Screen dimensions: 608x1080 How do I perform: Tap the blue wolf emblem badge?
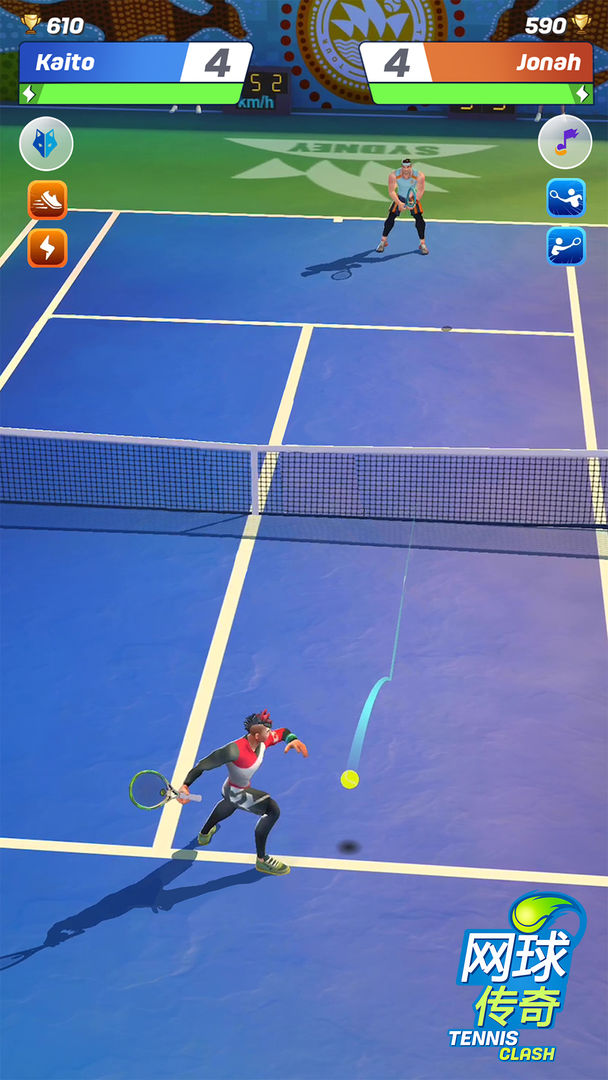(46, 144)
